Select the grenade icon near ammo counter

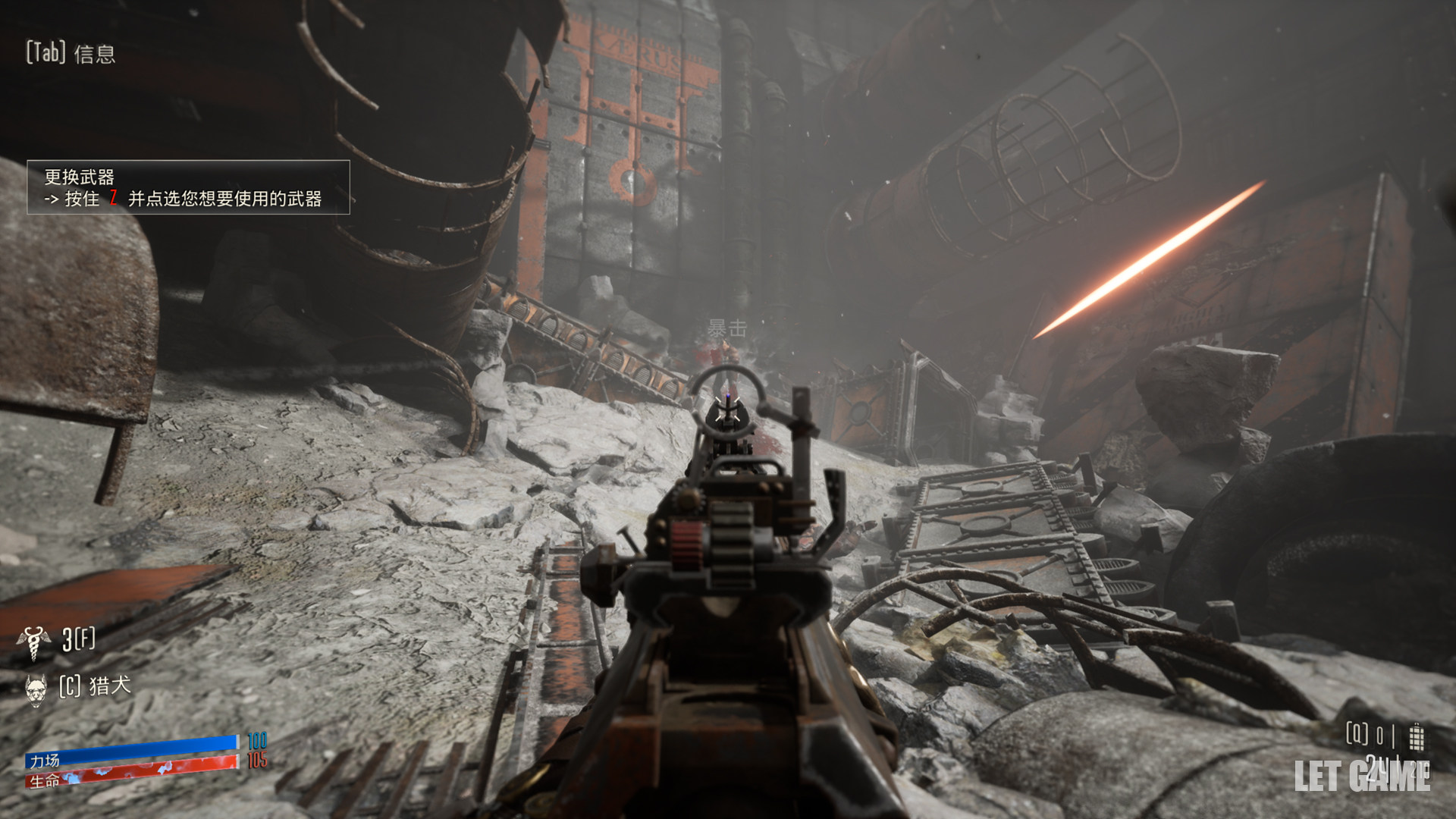pyautogui.click(x=1415, y=736)
